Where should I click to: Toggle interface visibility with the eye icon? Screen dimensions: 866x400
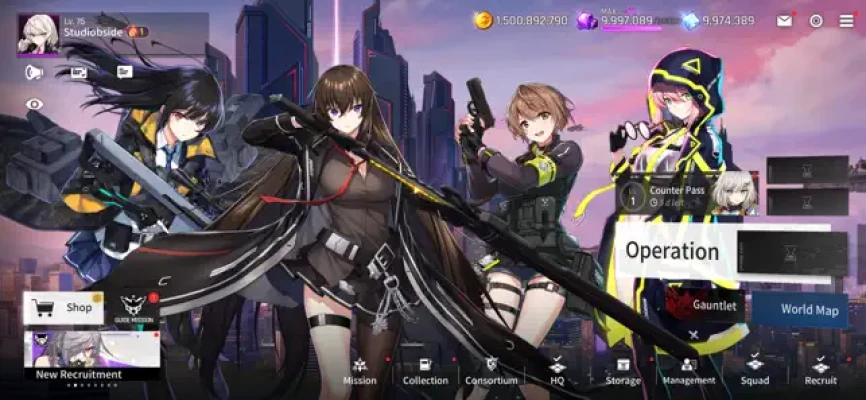pyautogui.click(x=35, y=104)
